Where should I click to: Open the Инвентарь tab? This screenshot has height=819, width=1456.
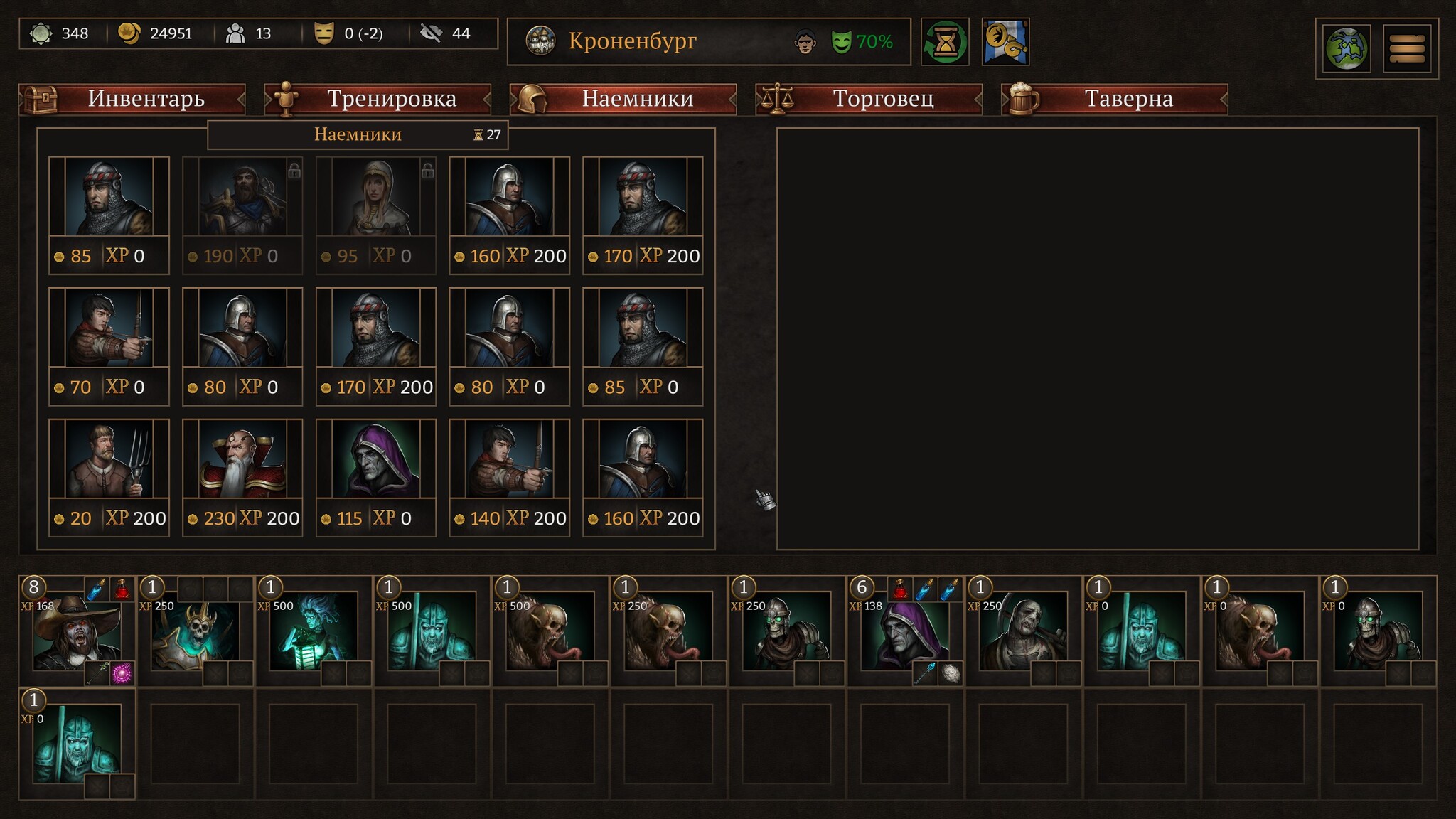point(132,99)
